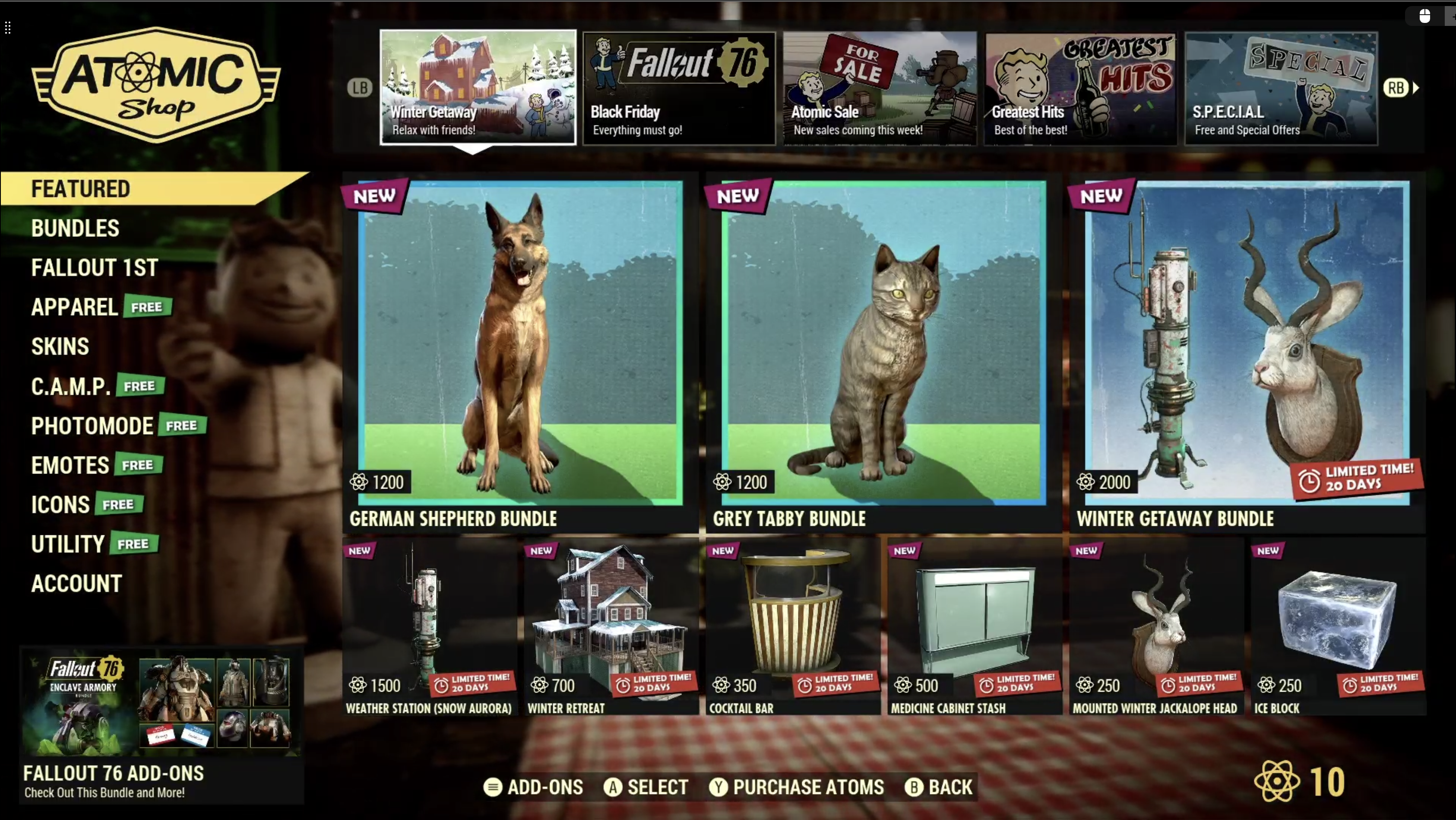Browse the Apparel category

coord(75,308)
